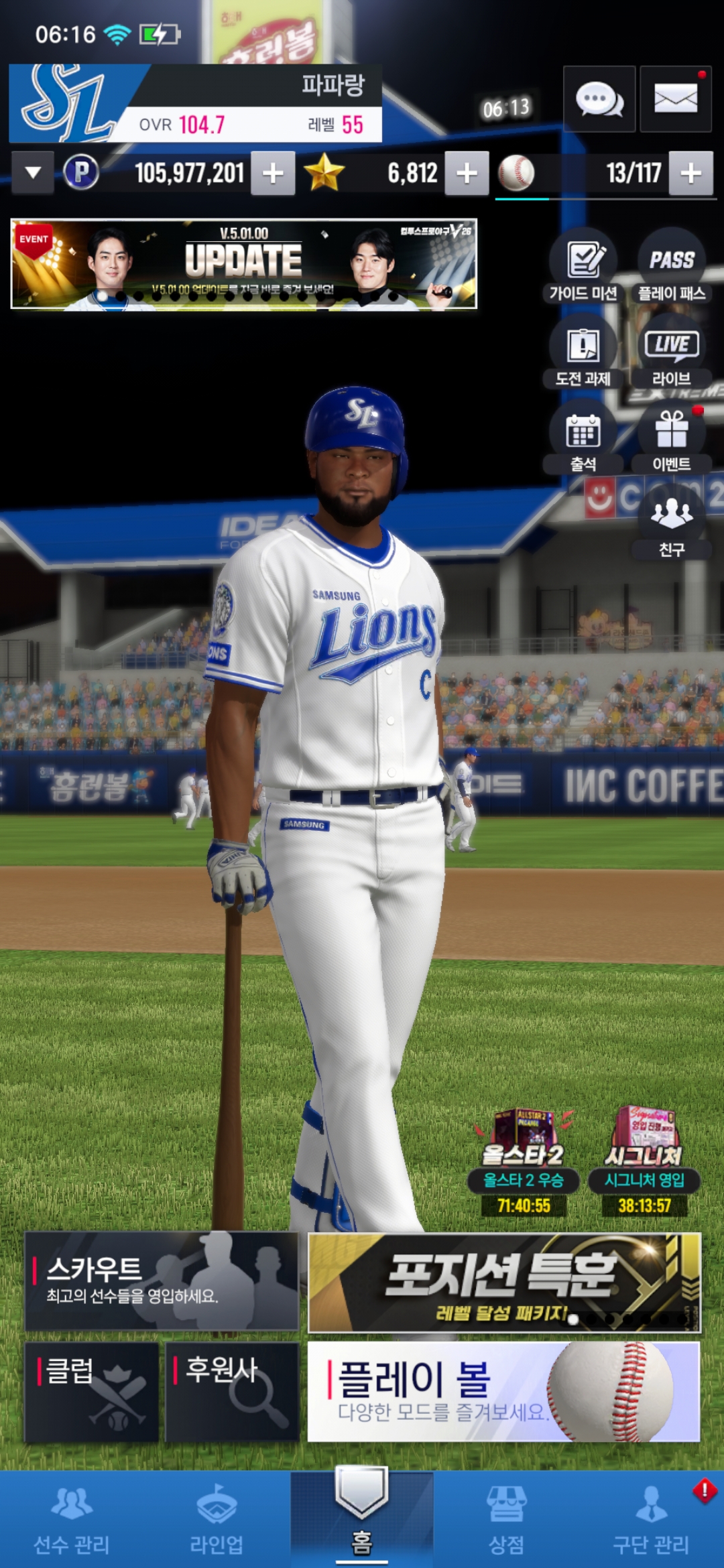This screenshot has width=724, height=1568.
Task: Switch to the 라인업 lineup tab
Action: tap(217, 1520)
